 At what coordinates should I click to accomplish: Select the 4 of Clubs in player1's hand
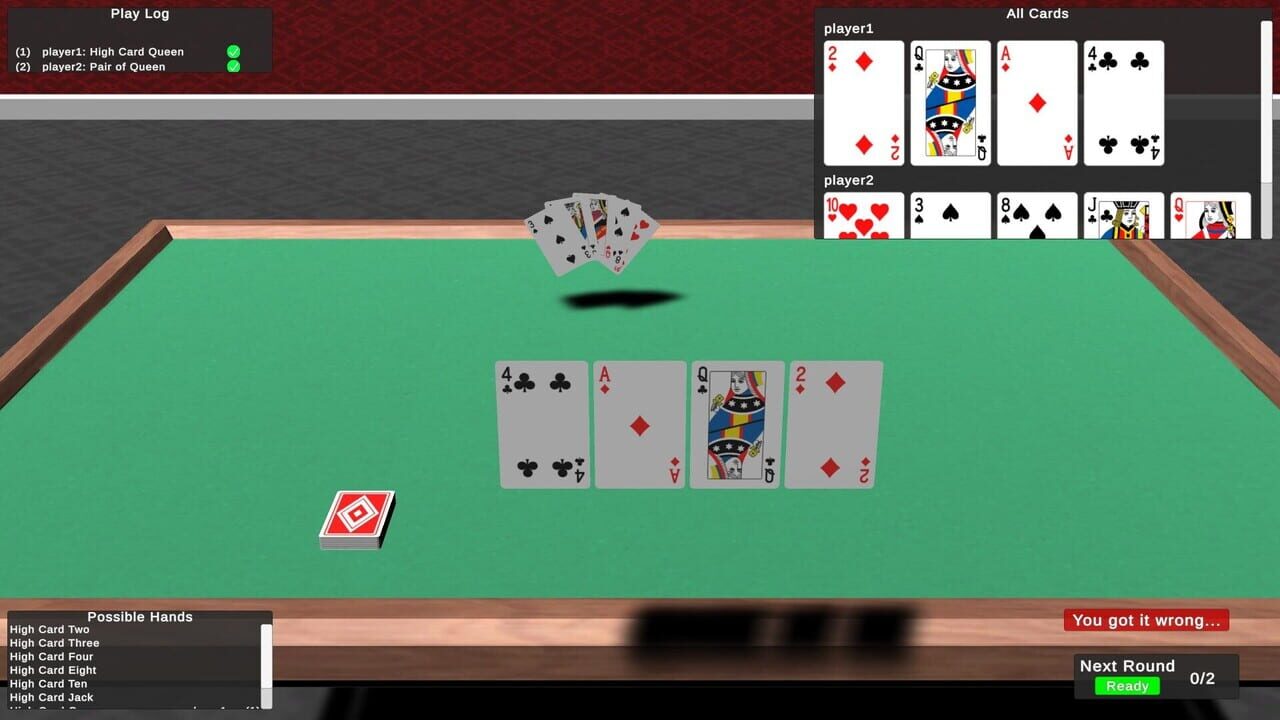(1123, 102)
